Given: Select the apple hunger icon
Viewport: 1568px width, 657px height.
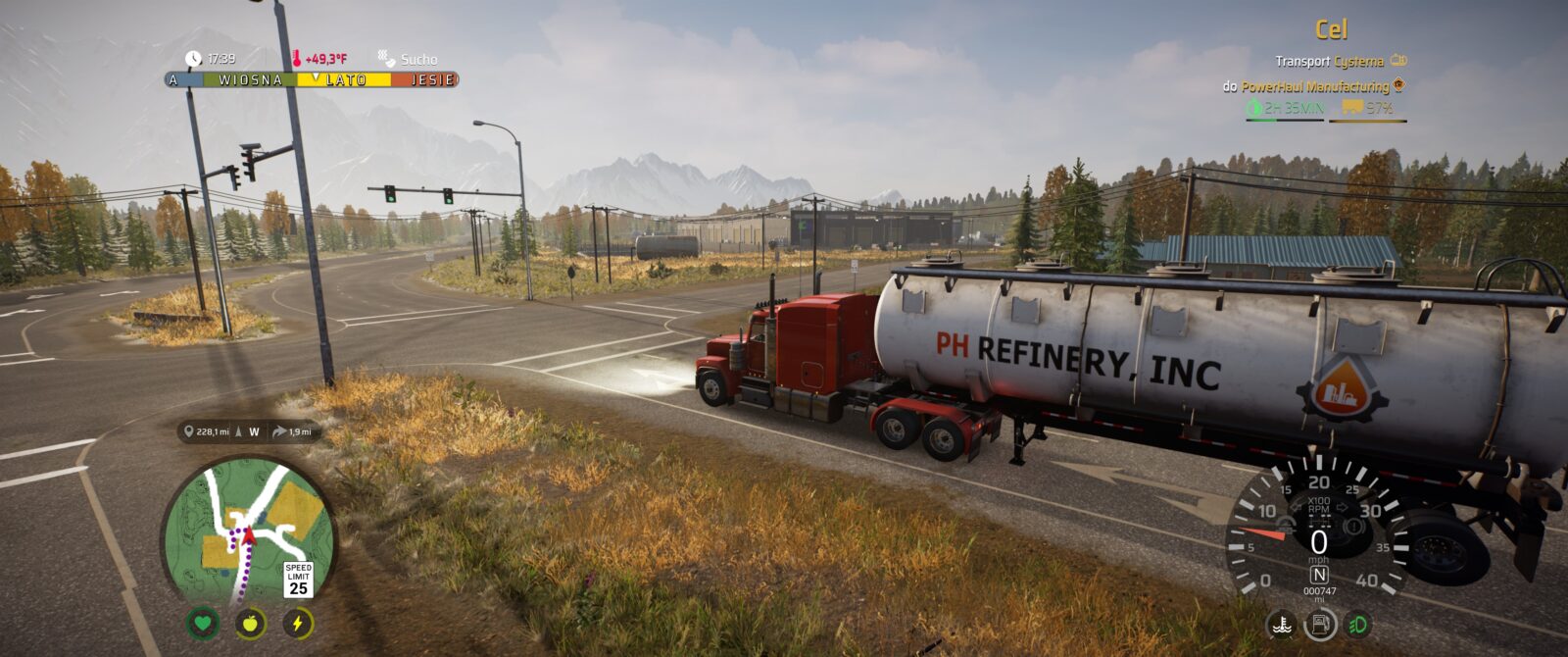Looking at the screenshot, I should (250, 623).
